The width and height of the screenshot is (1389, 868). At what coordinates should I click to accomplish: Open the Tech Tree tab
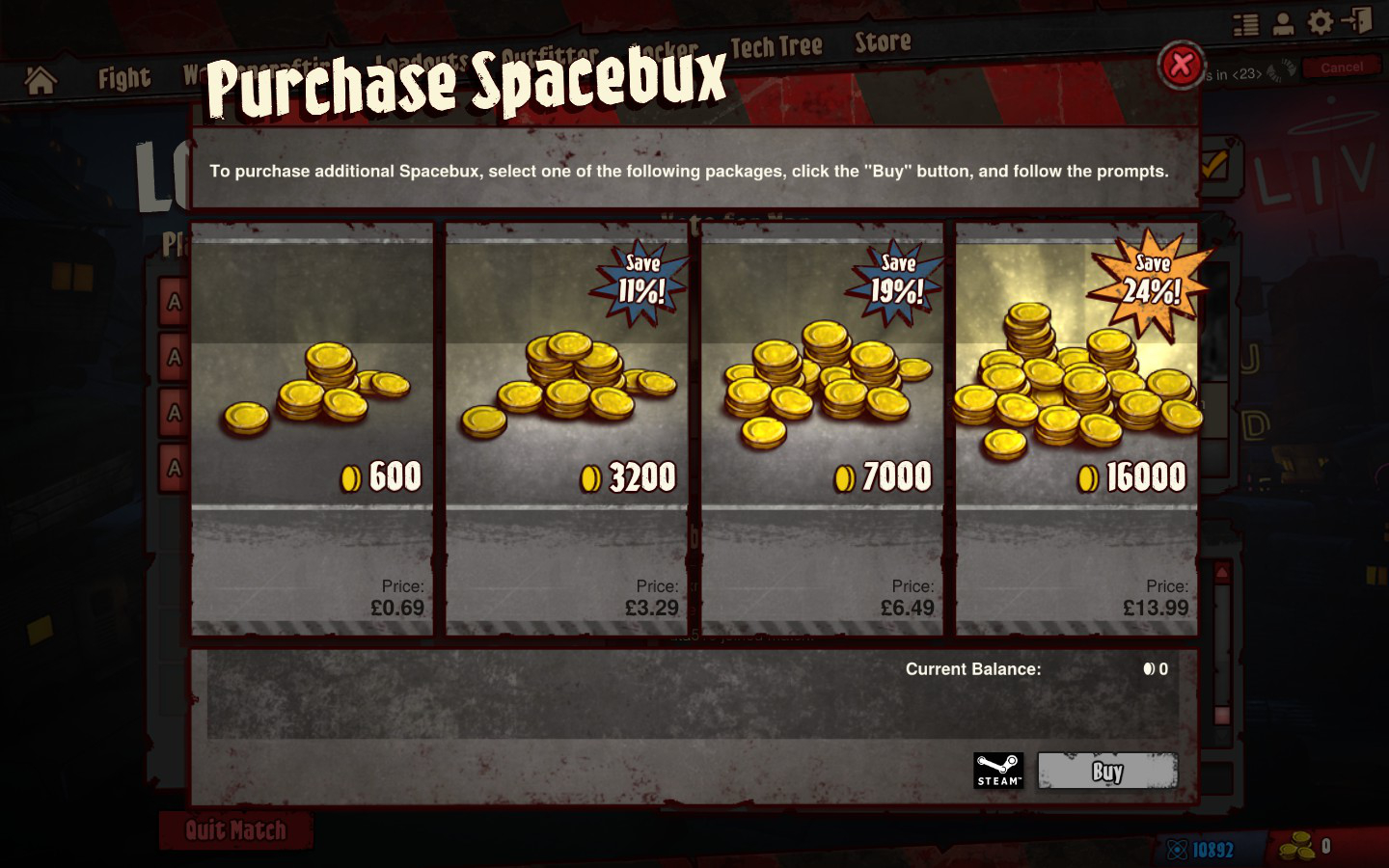(776, 46)
